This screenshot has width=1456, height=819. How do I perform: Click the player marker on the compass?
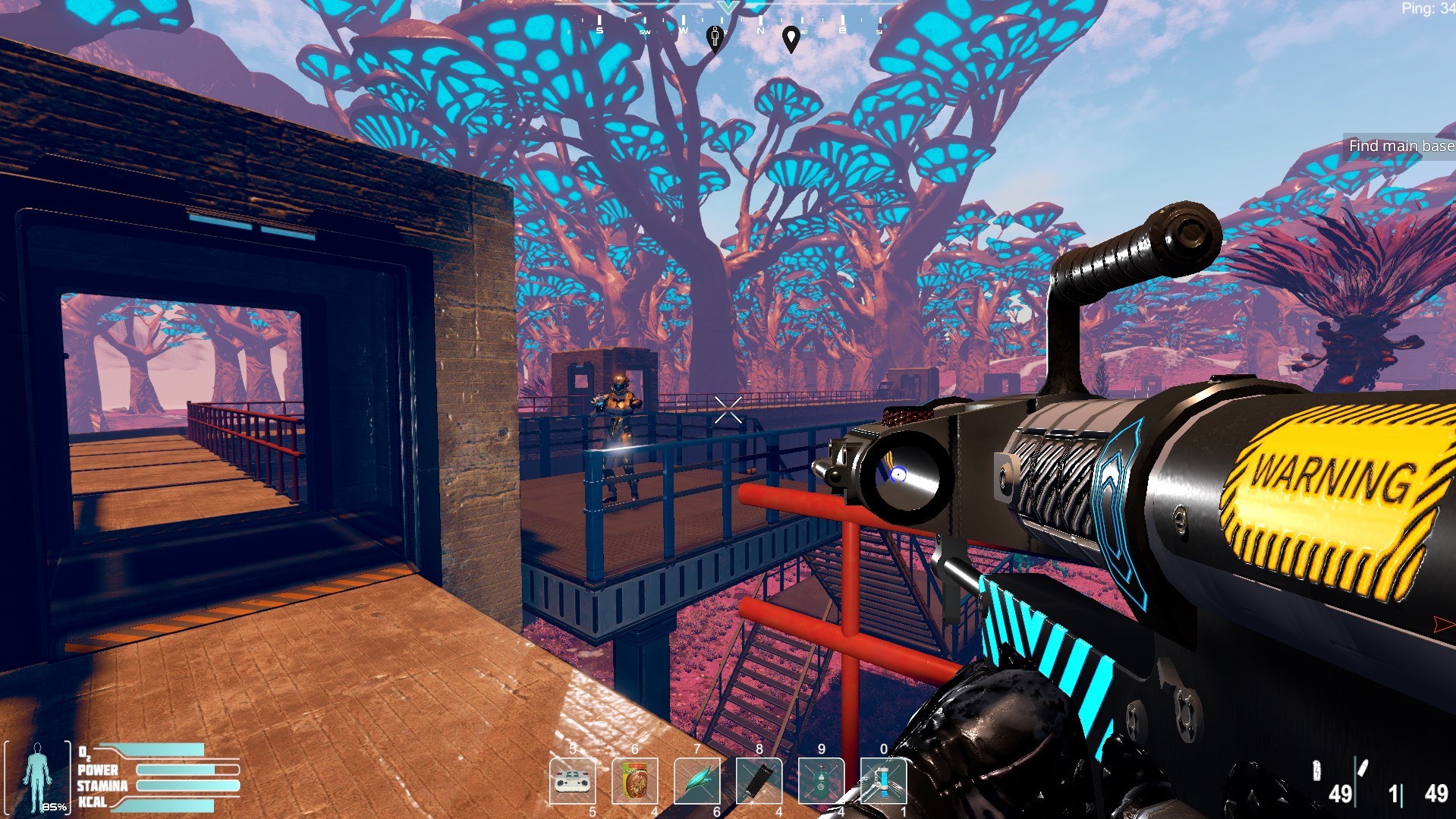tap(715, 36)
